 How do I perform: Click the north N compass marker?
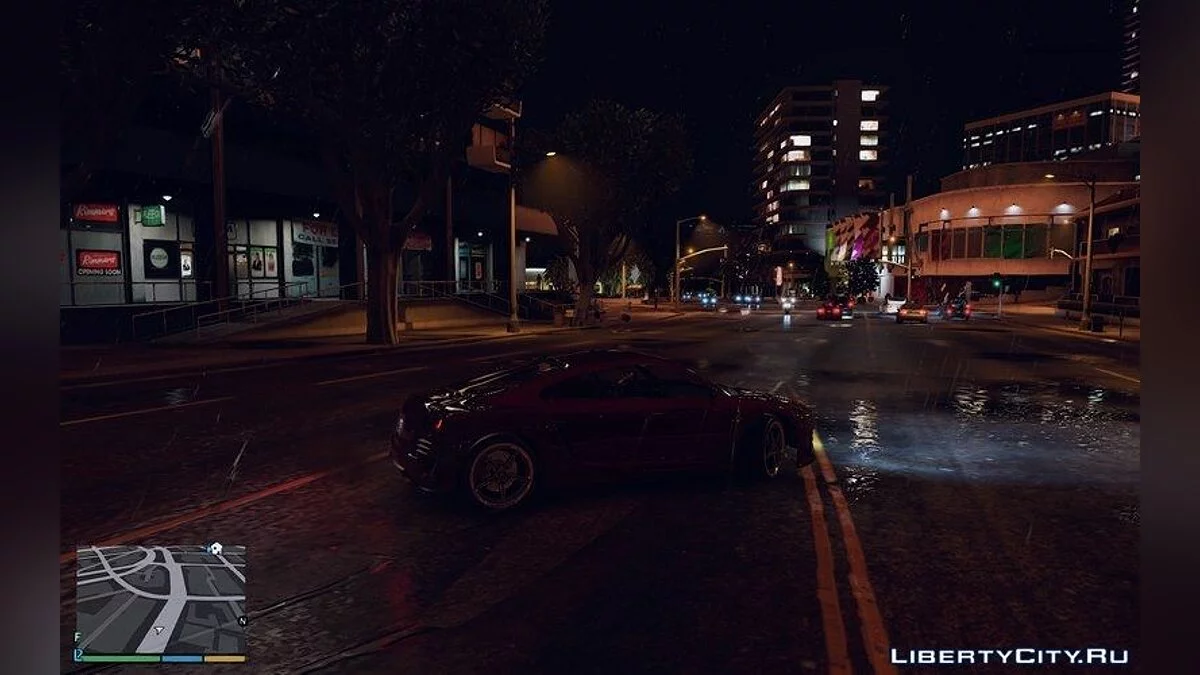(242, 620)
